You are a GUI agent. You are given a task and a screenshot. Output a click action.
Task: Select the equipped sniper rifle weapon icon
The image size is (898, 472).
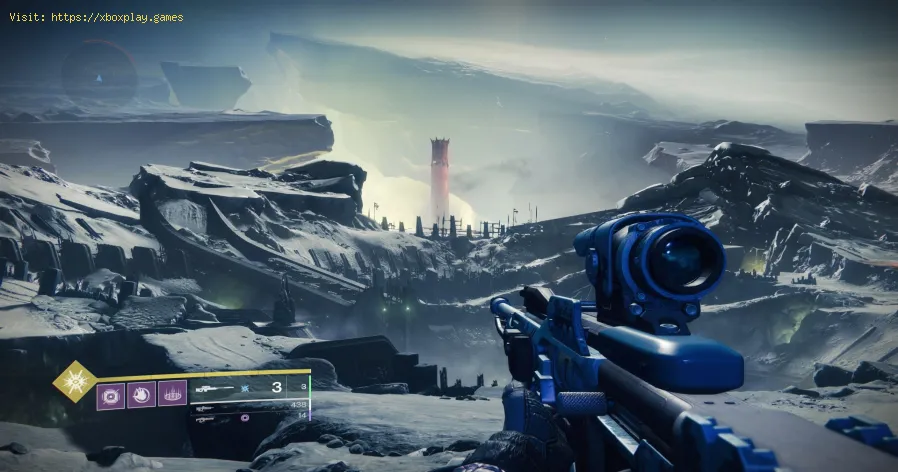215,387
